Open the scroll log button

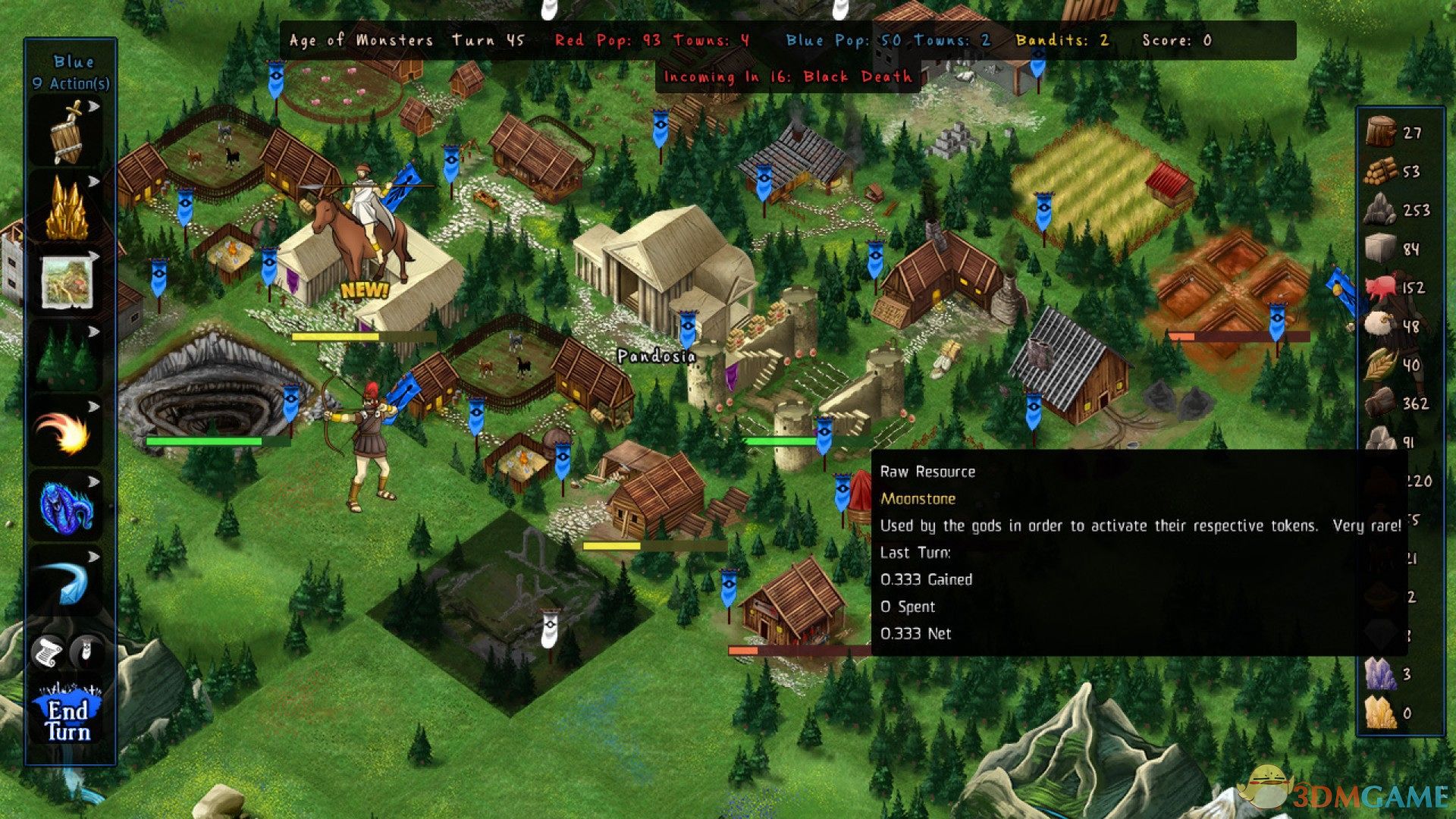click(x=47, y=651)
